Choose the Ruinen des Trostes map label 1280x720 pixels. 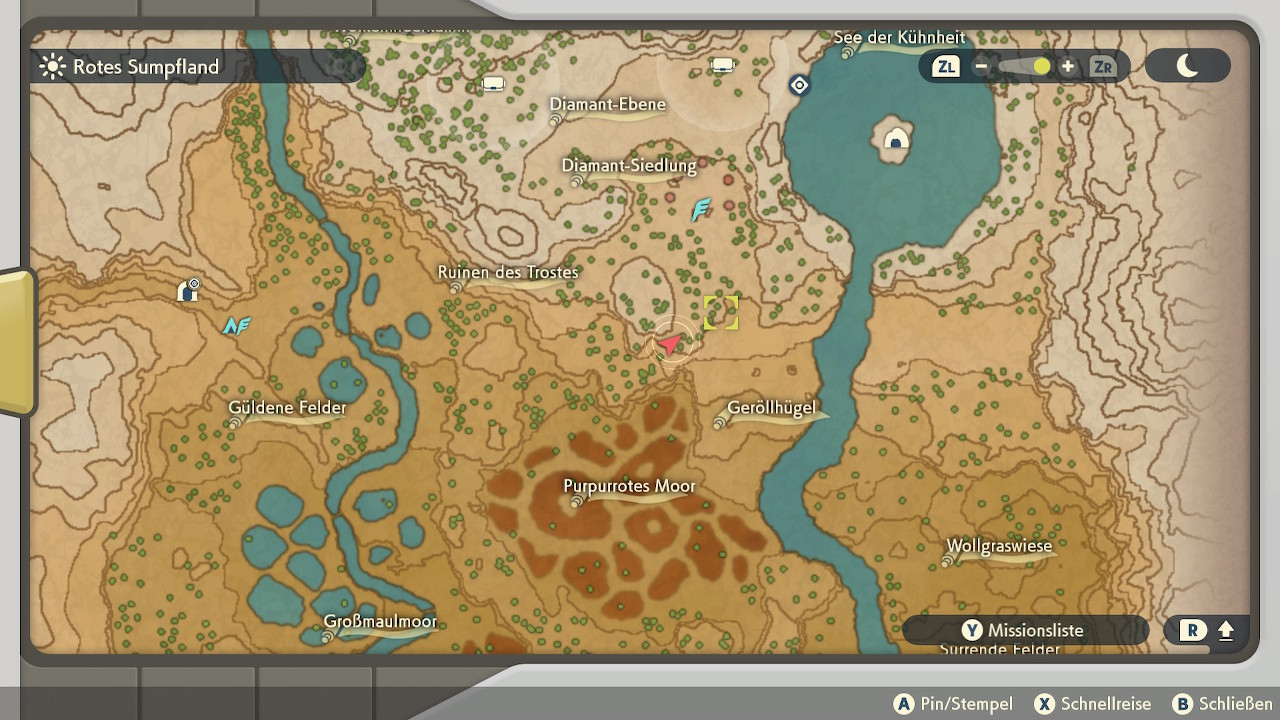coord(508,272)
